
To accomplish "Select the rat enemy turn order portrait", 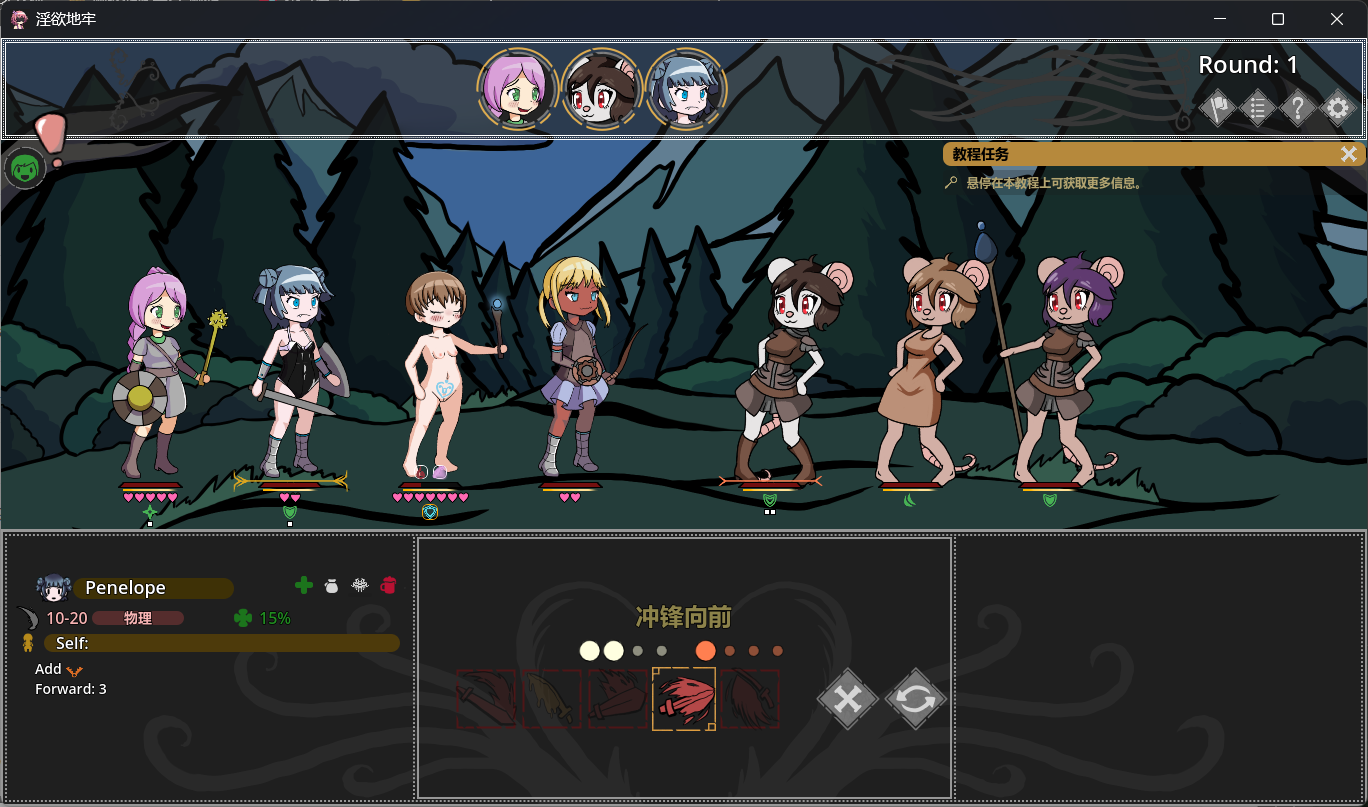I will [x=601, y=88].
